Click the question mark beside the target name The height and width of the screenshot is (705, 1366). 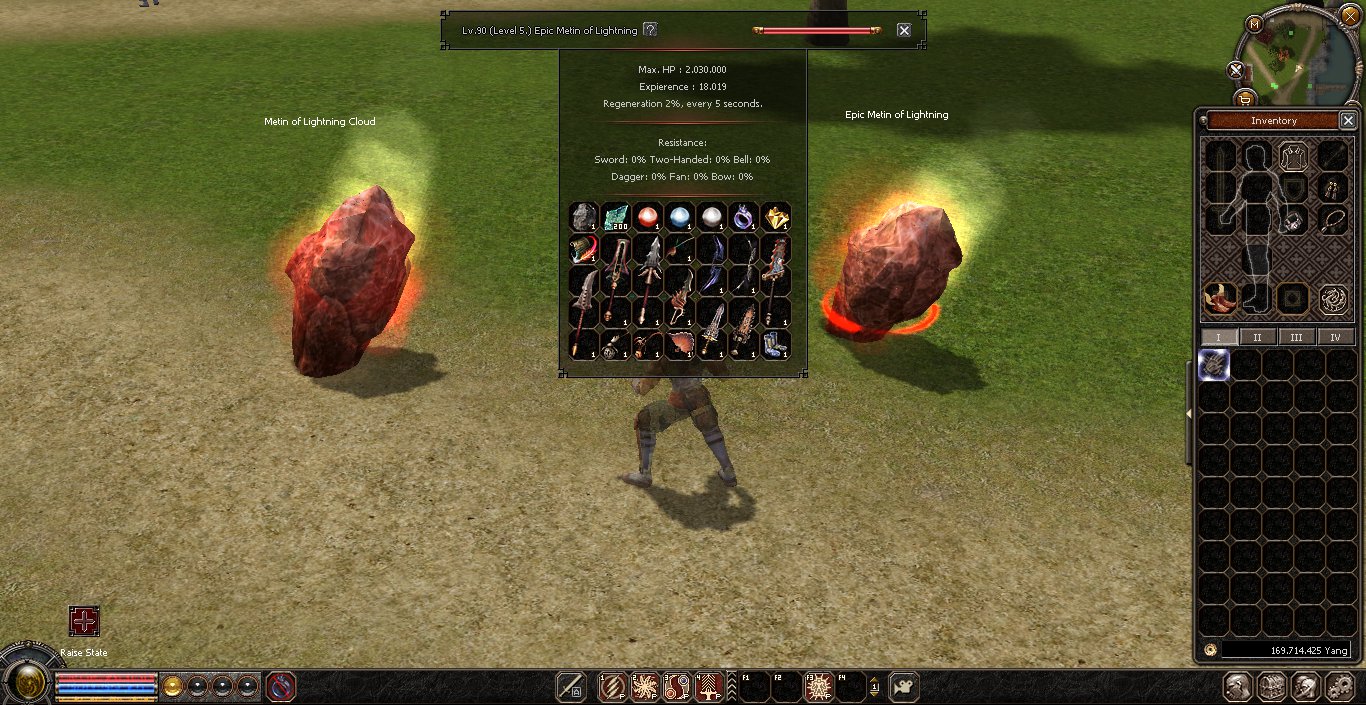(x=650, y=30)
